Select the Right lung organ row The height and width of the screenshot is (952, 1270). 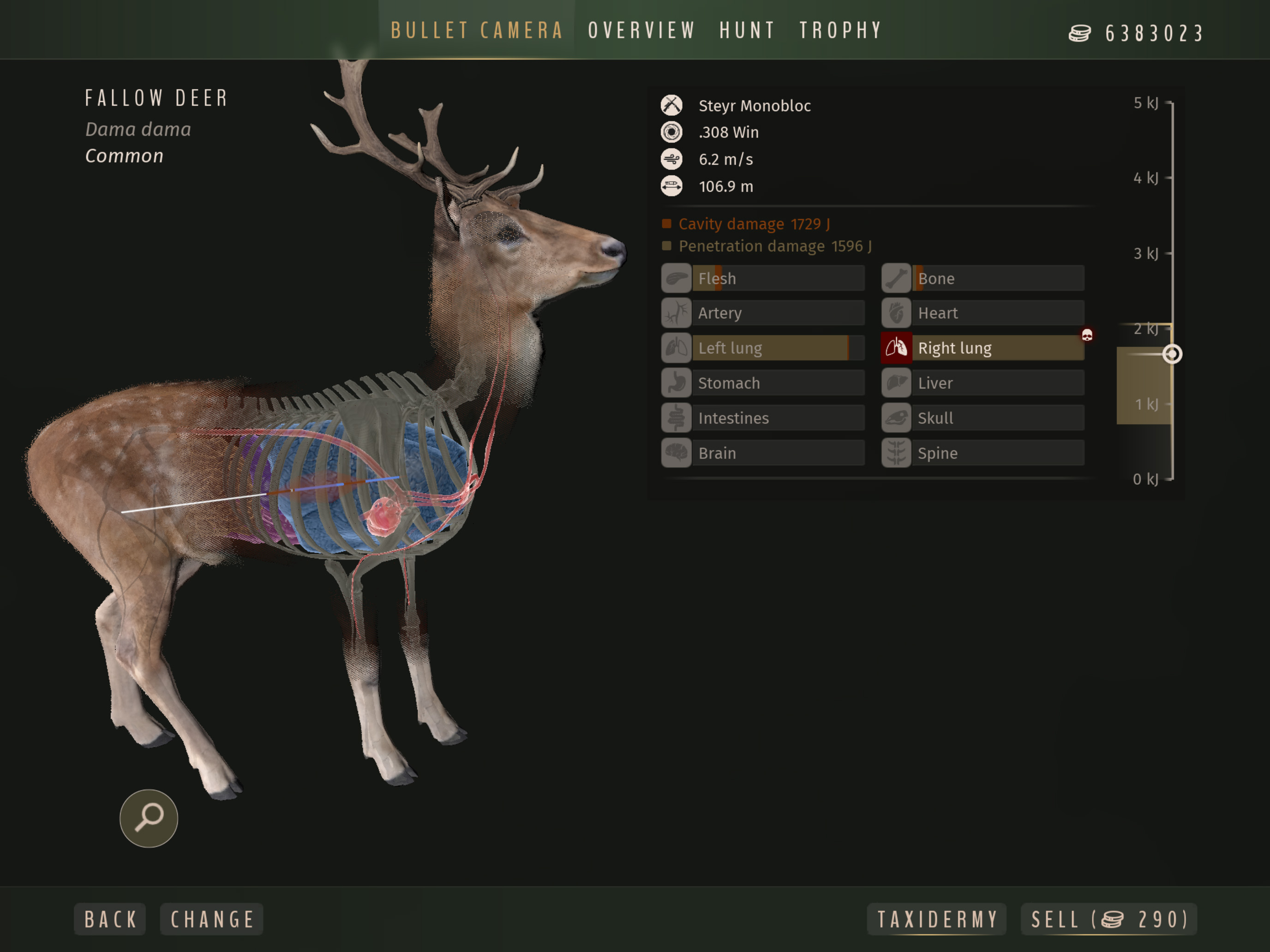pyautogui.click(x=983, y=348)
